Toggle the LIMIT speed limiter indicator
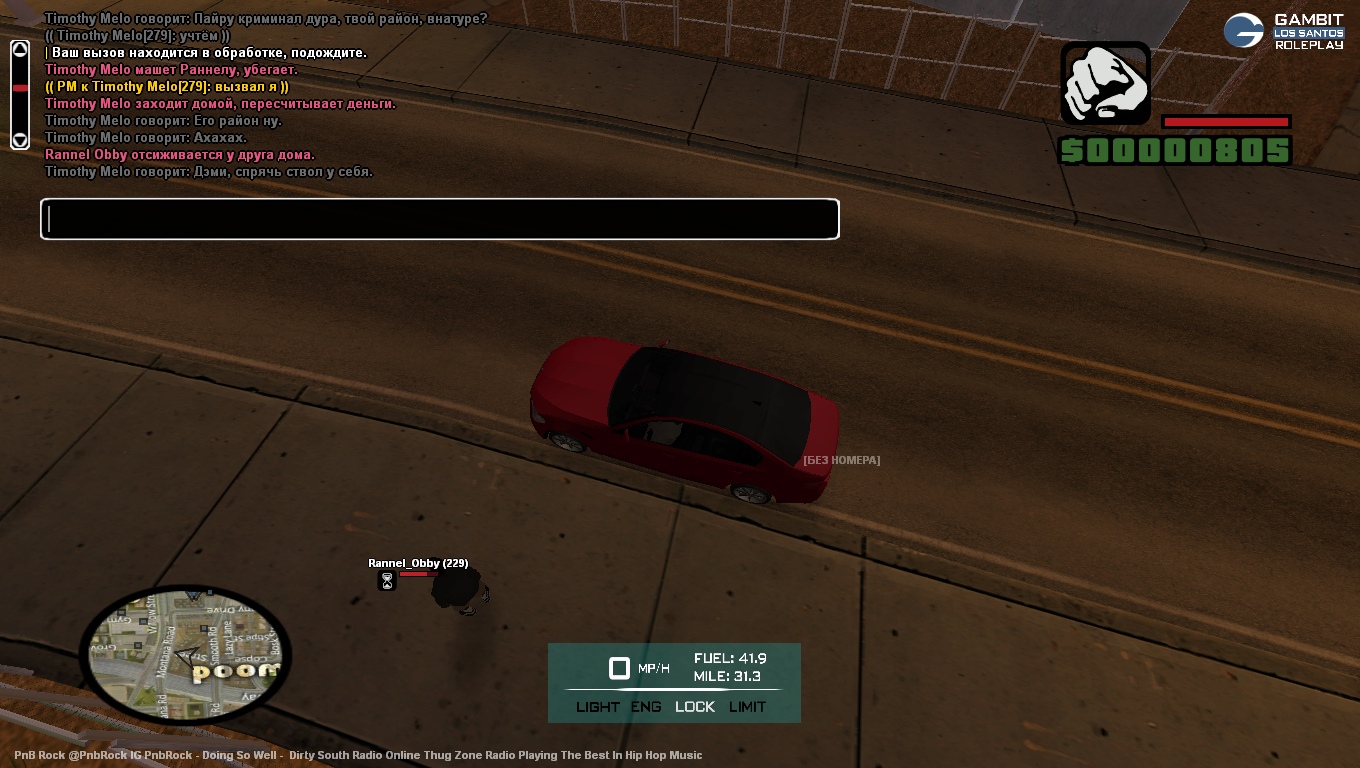 [747, 707]
